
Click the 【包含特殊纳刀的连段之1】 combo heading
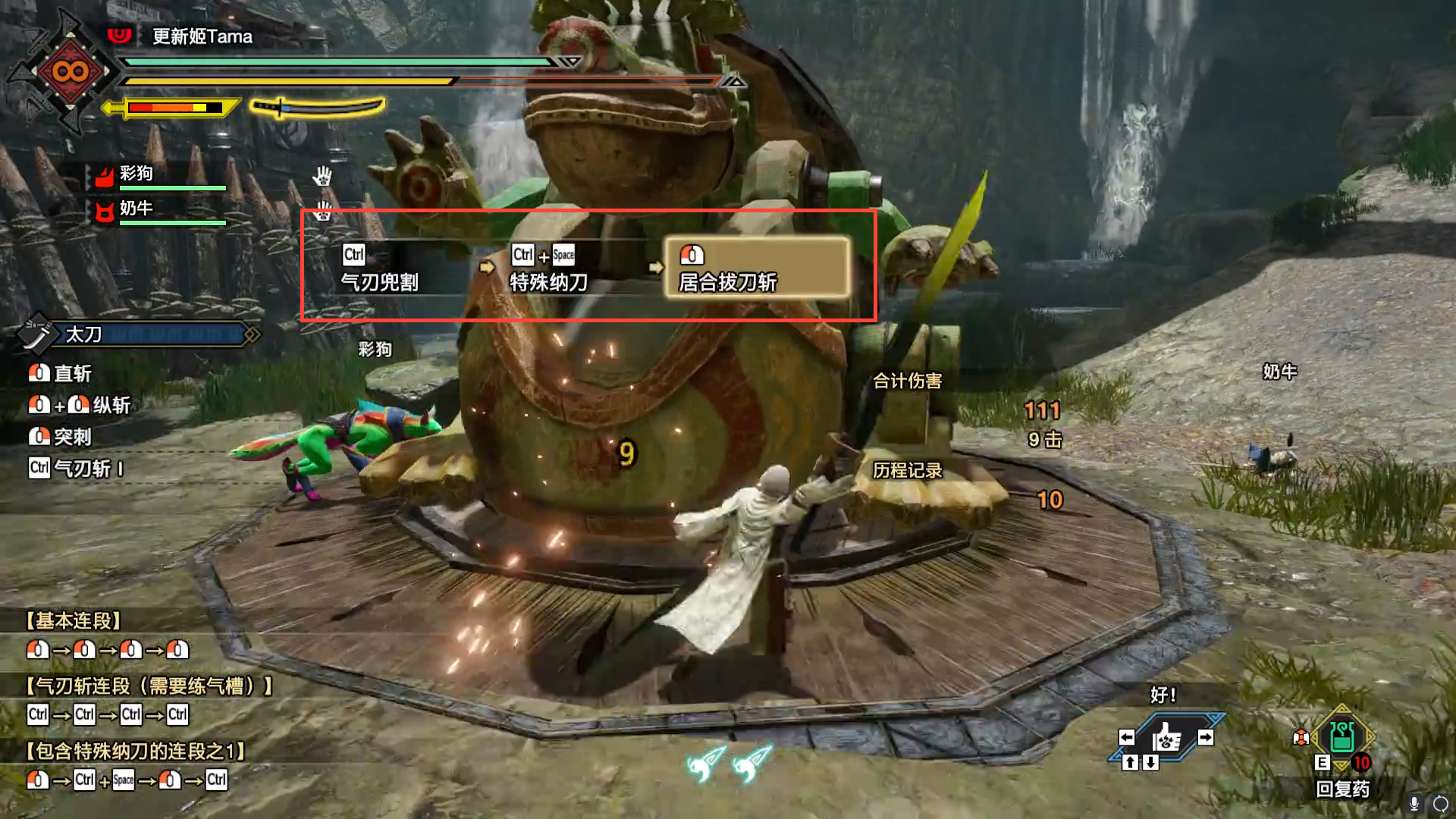click(x=136, y=752)
